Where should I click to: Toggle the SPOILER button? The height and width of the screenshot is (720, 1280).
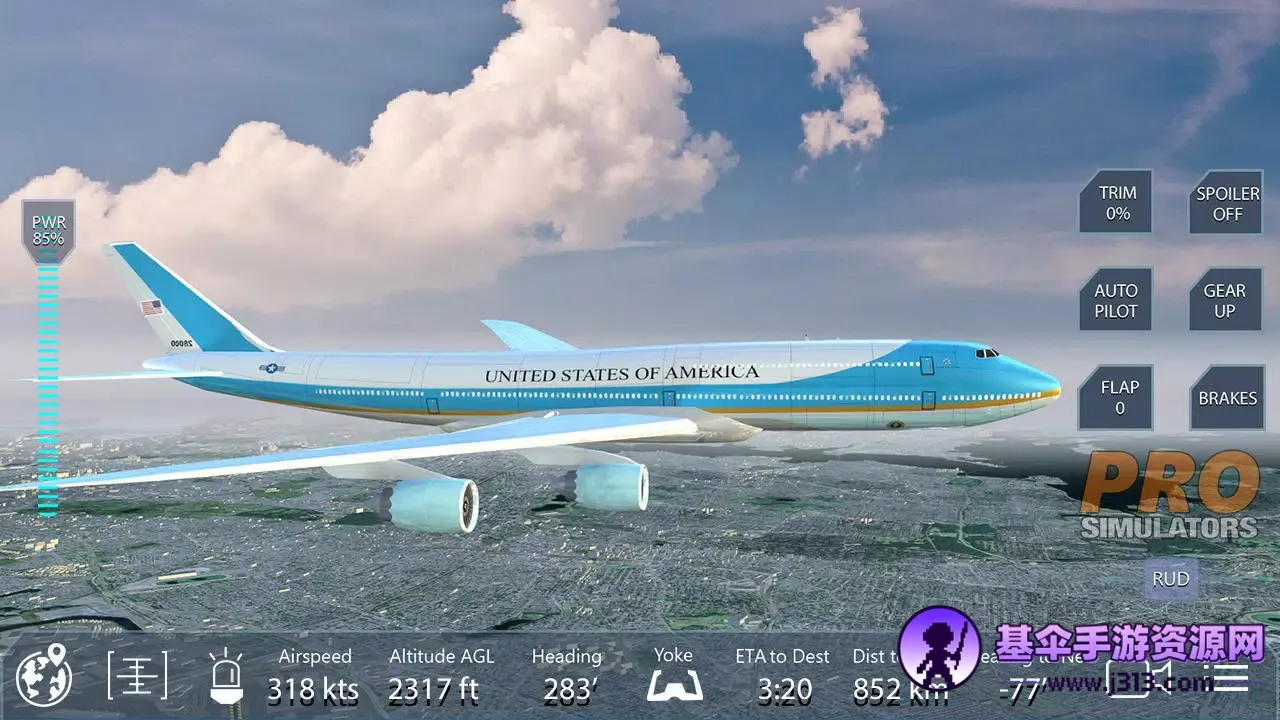coord(1227,203)
